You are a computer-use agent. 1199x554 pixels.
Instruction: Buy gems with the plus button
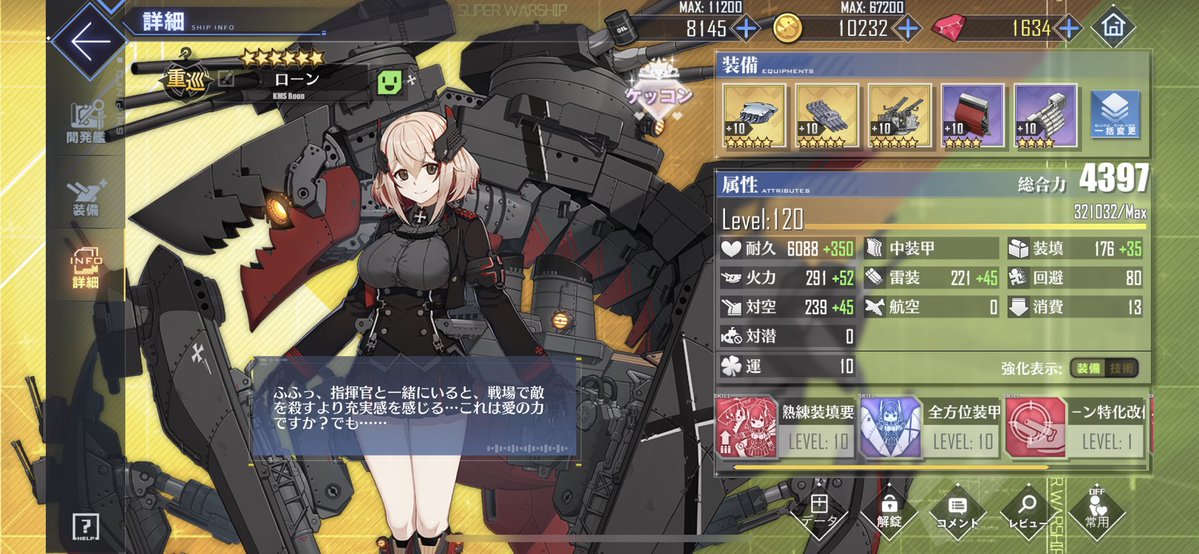1073,28
